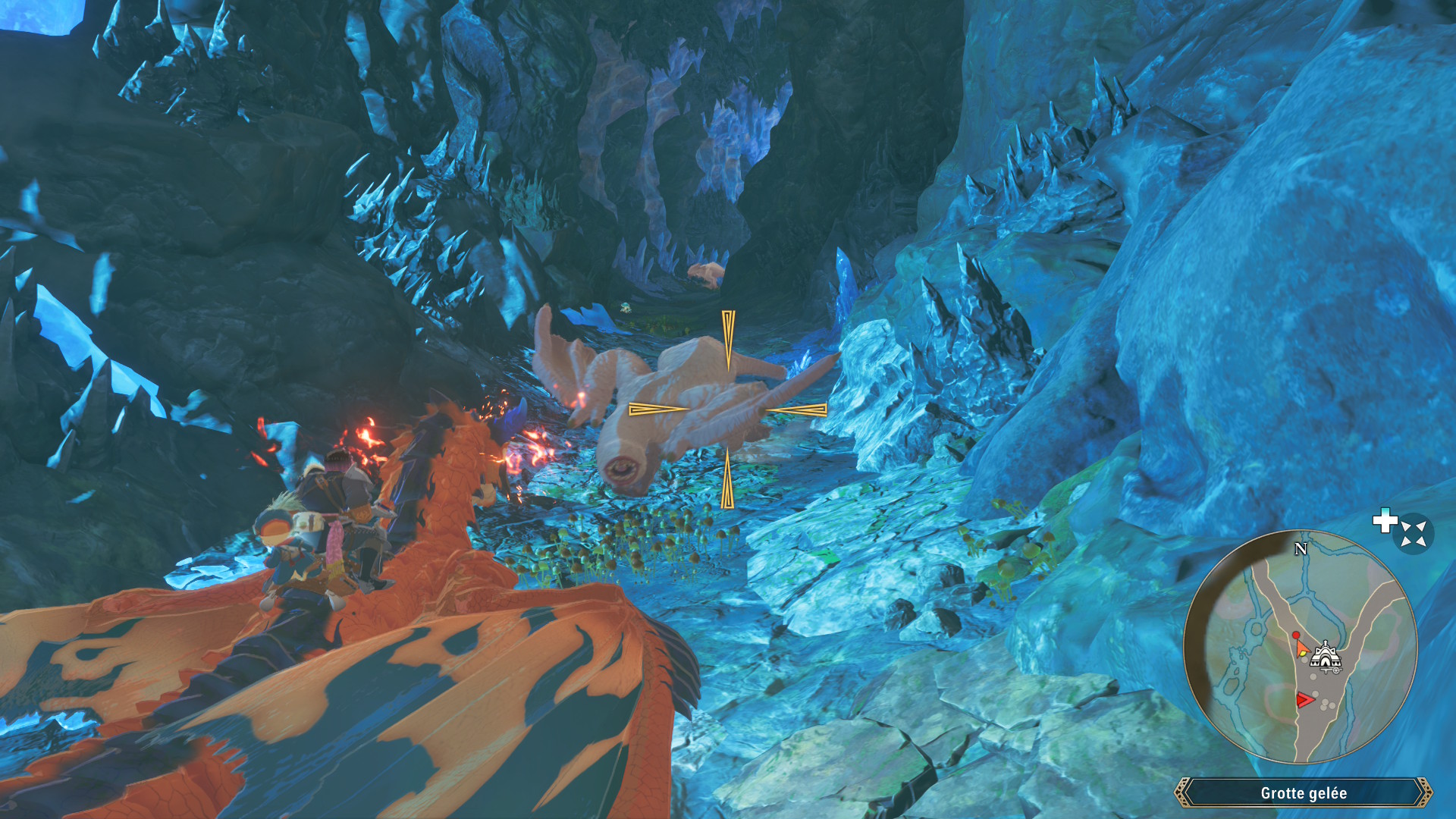Click the red player arrow on the minimap
The image size is (1456, 819).
click(1304, 699)
